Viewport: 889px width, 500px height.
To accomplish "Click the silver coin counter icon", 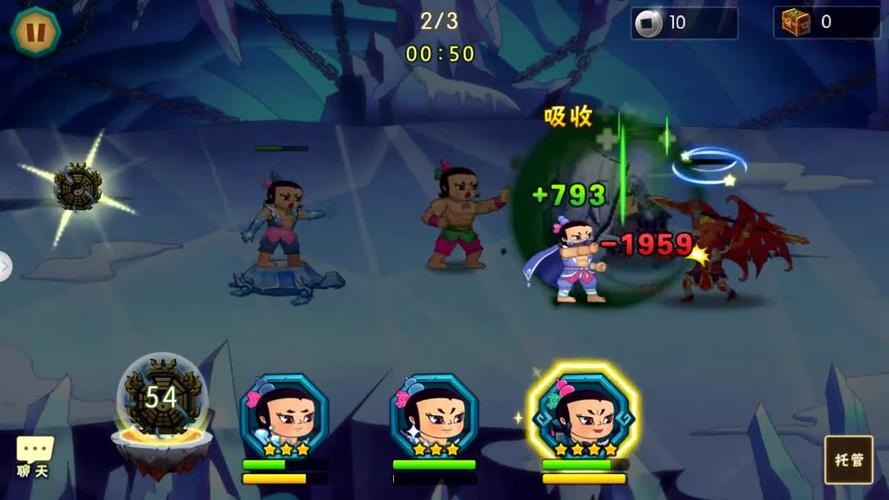I will (649, 23).
